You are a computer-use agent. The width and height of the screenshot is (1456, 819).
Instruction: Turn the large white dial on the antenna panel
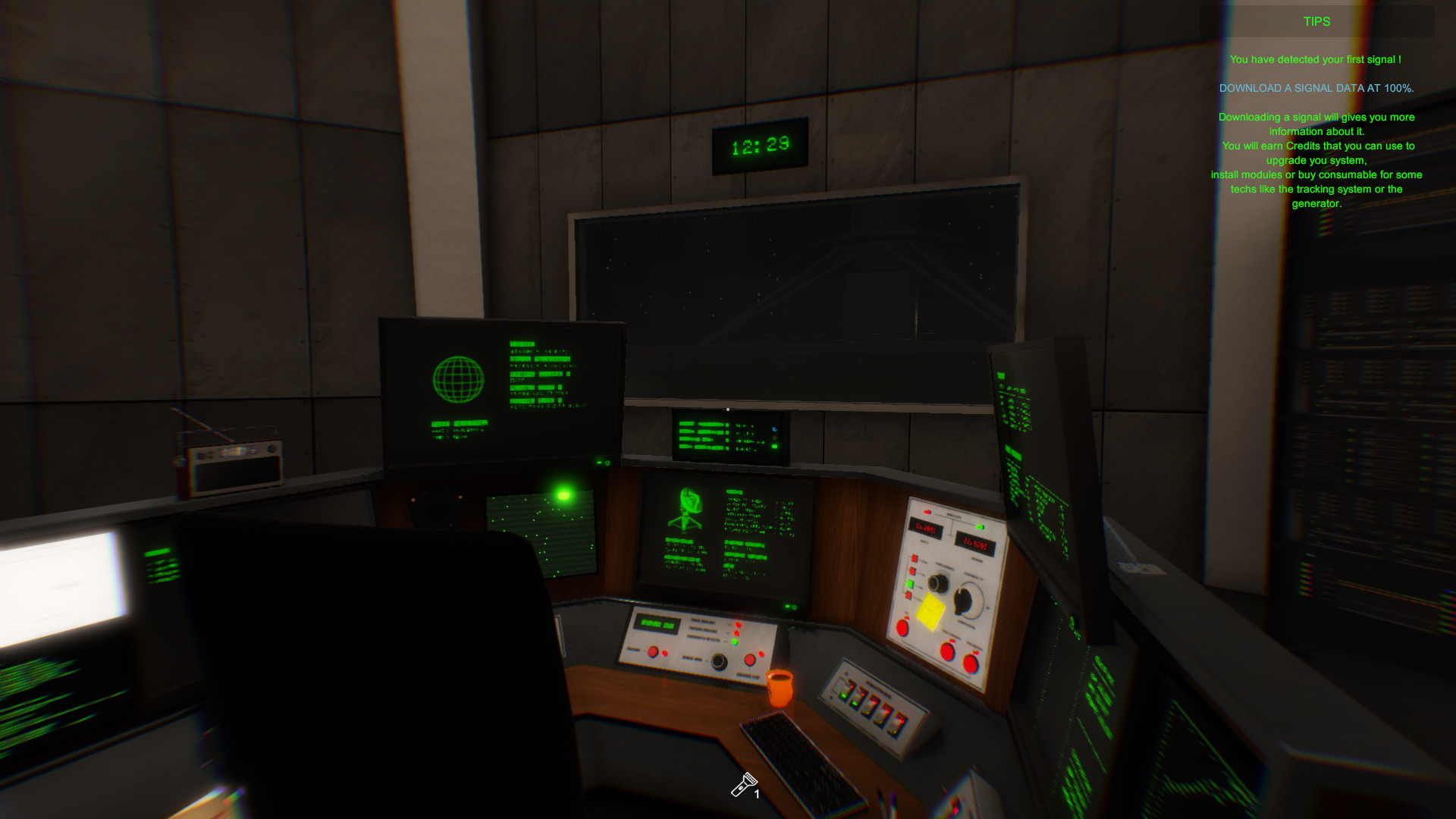pyautogui.click(x=969, y=599)
